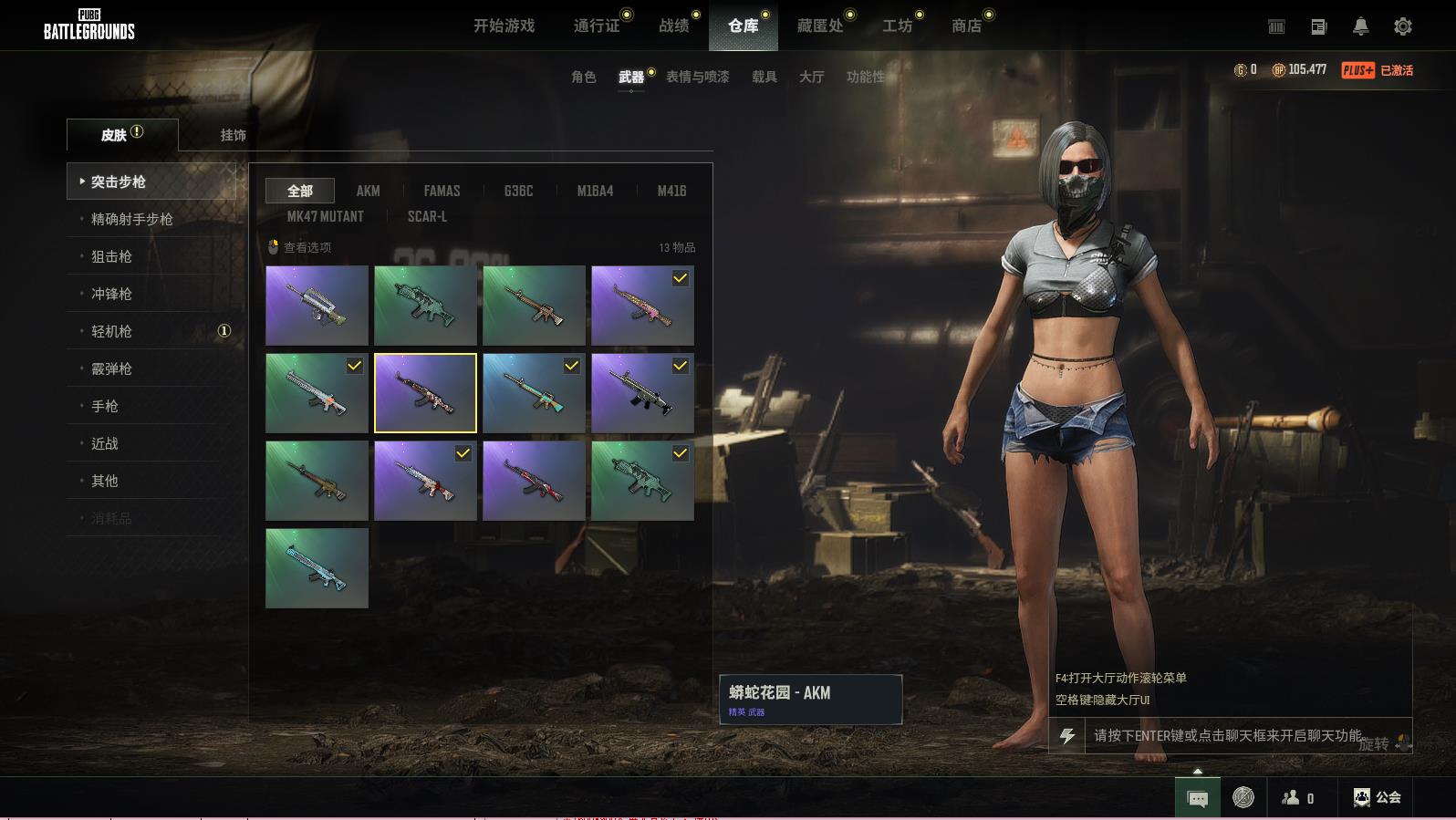Open the 挂饰 charms tab
This screenshot has height=820, width=1456.
(x=233, y=135)
